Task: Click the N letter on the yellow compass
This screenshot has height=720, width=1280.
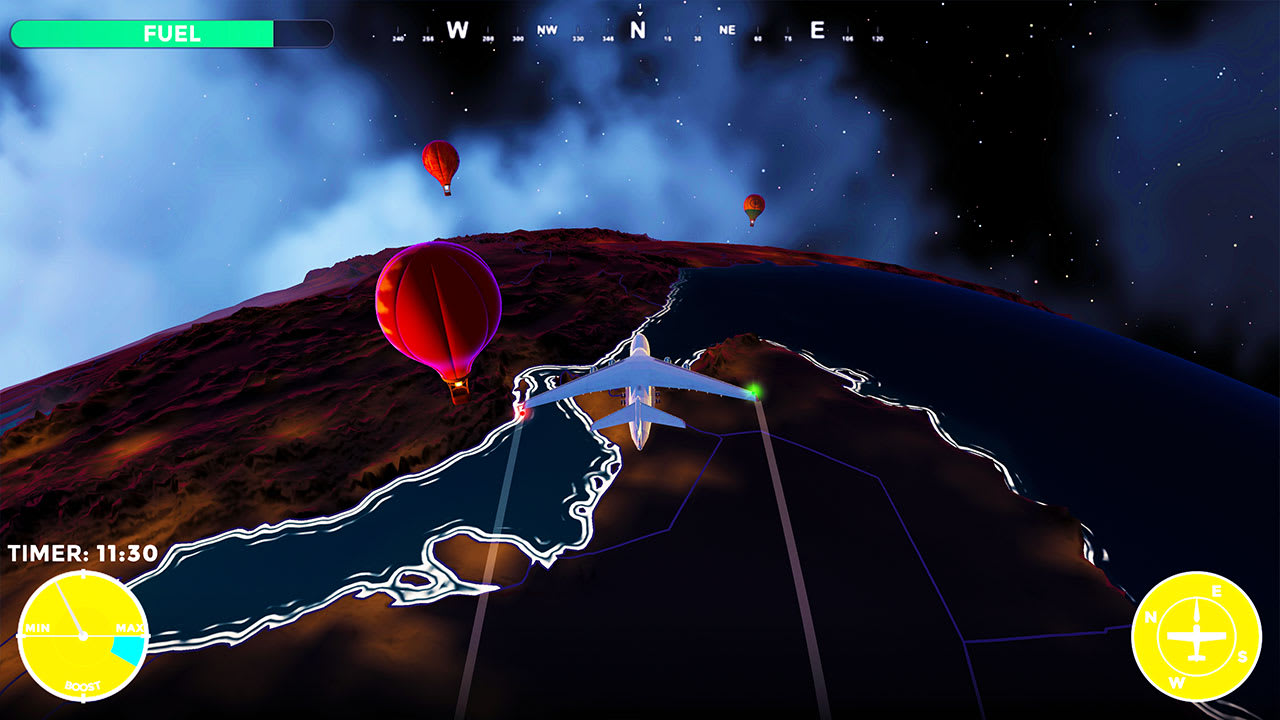Action: click(x=1151, y=616)
